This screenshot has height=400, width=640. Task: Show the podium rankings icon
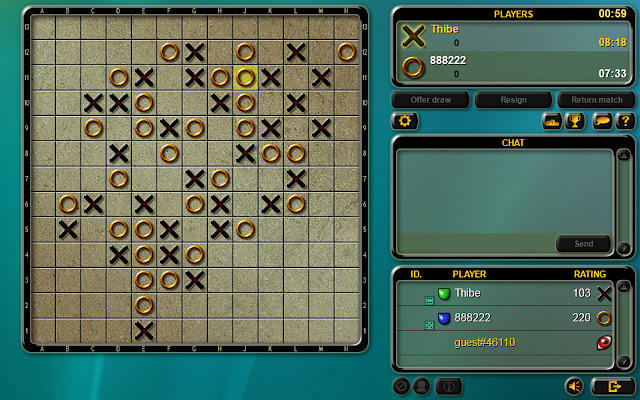point(551,121)
